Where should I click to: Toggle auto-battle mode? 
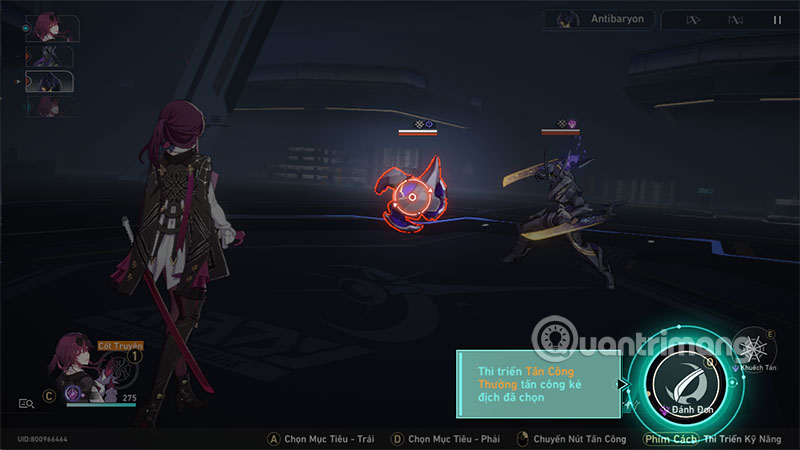click(736, 20)
